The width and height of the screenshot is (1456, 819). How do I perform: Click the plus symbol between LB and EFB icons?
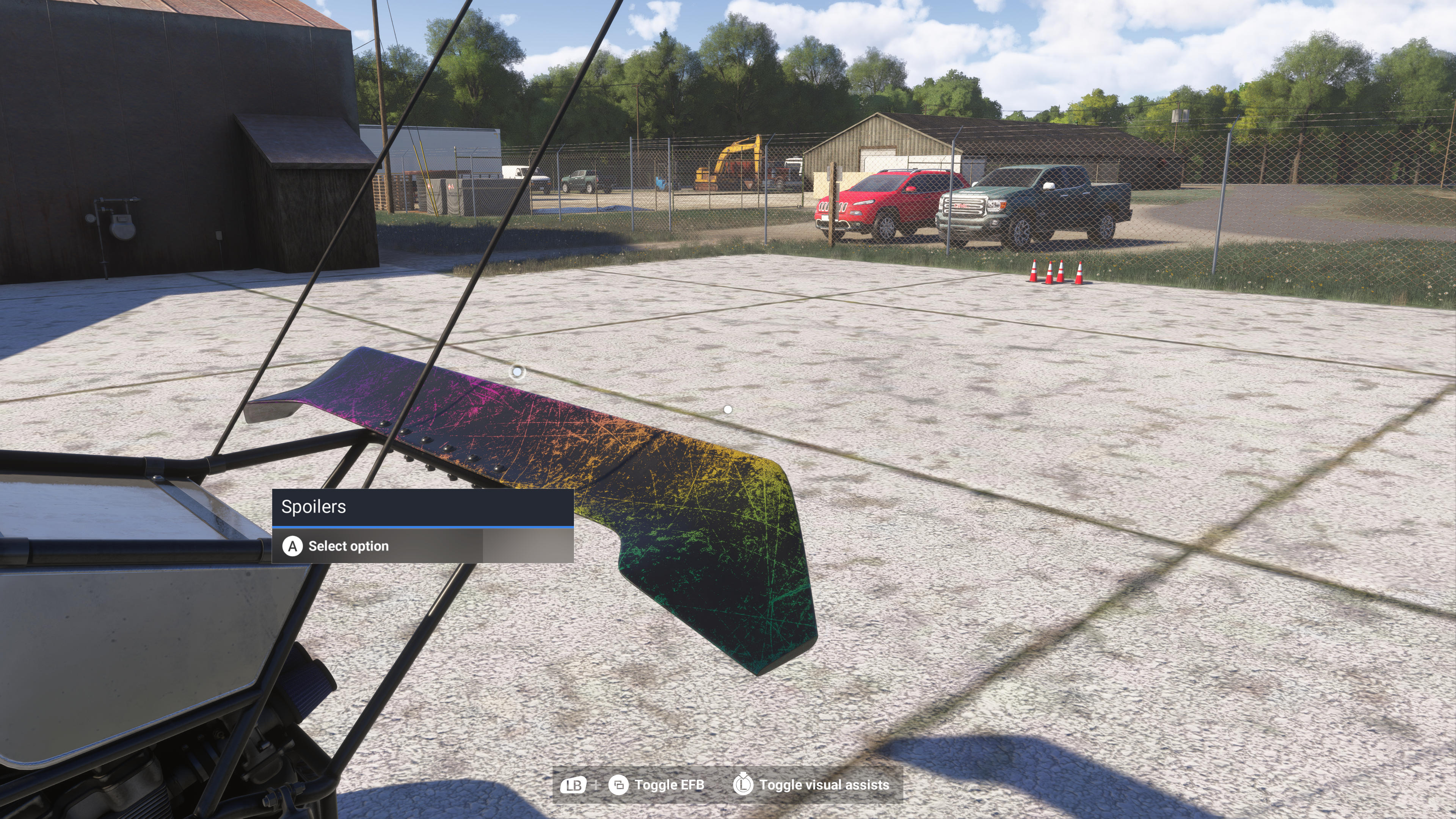click(x=596, y=785)
